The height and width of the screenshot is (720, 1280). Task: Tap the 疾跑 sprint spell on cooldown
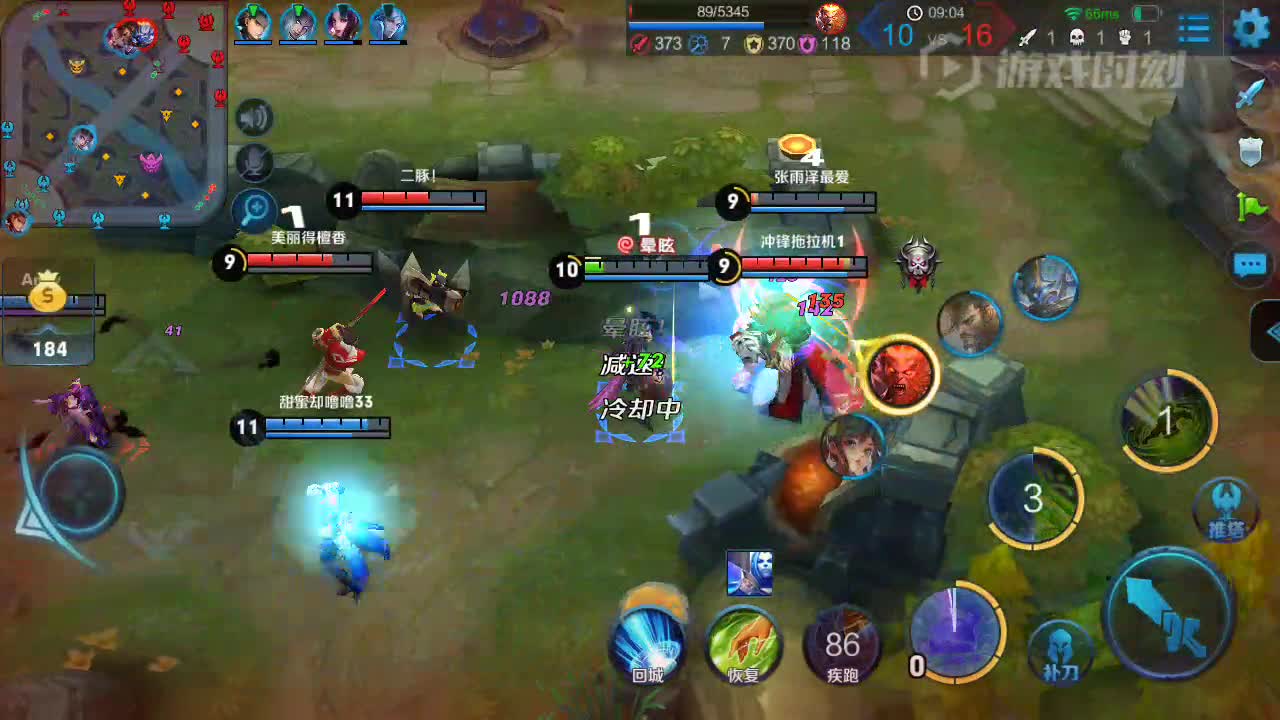coord(843,643)
